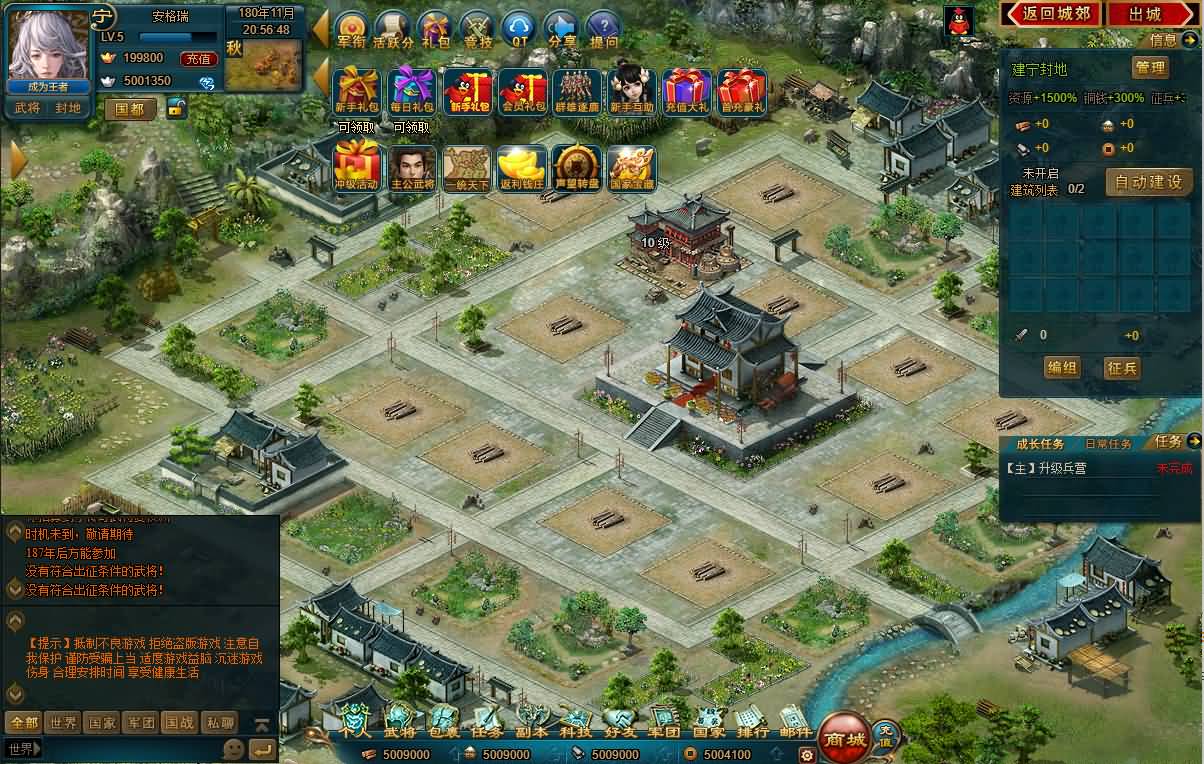Open the 竞技 arena icon
Image resolution: width=1204 pixels, height=764 pixels.
pyautogui.click(x=477, y=29)
